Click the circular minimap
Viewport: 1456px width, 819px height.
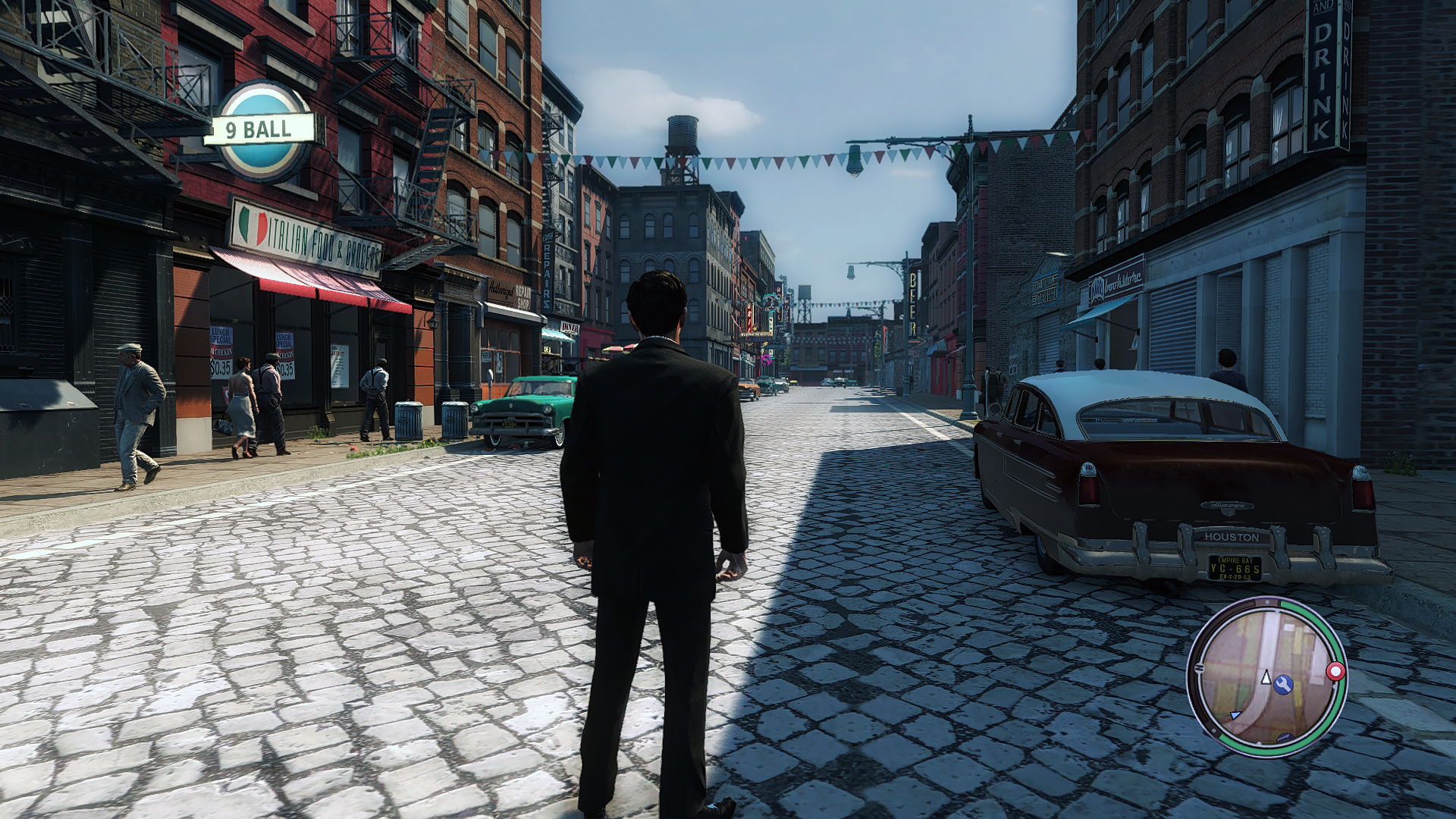point(1265,676)
